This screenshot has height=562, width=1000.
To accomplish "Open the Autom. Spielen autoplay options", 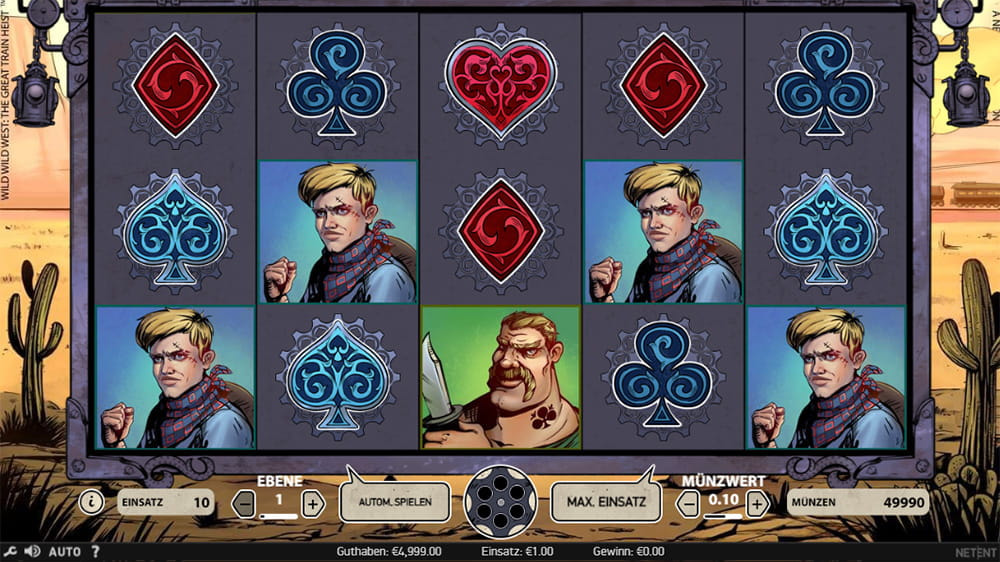I will 393,502.
